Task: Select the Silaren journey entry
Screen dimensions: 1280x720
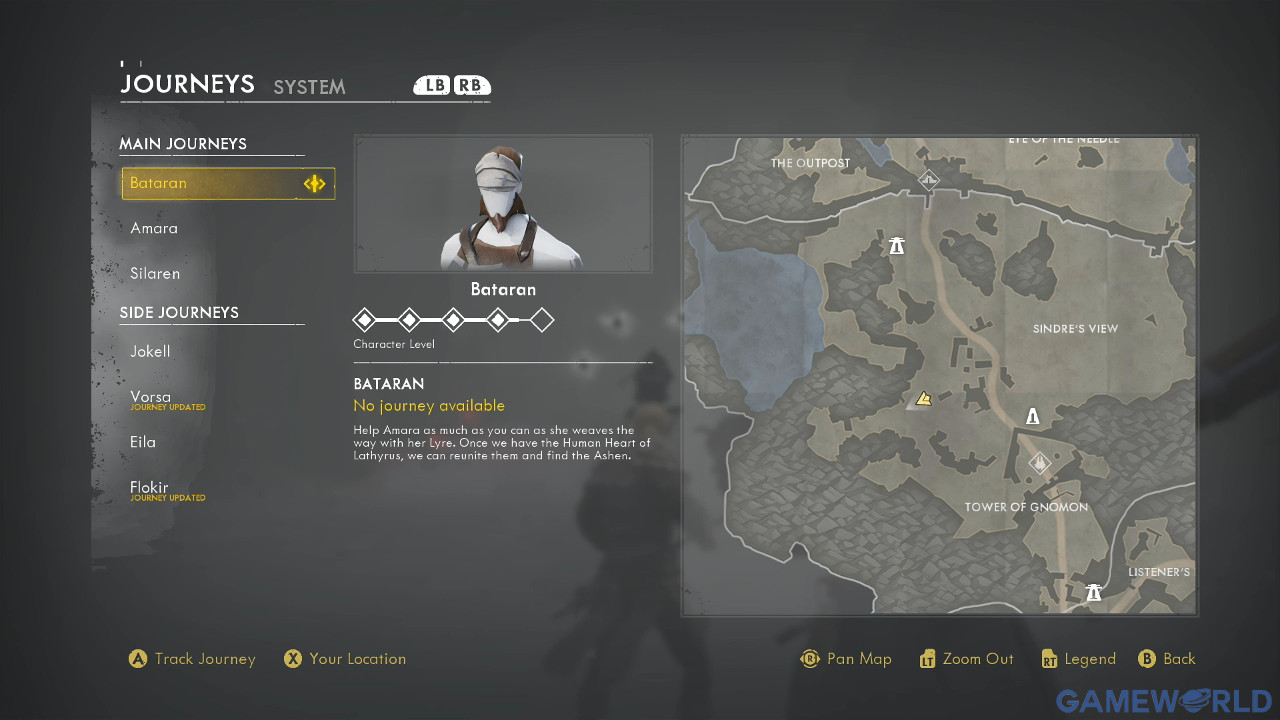Action: 155,273
